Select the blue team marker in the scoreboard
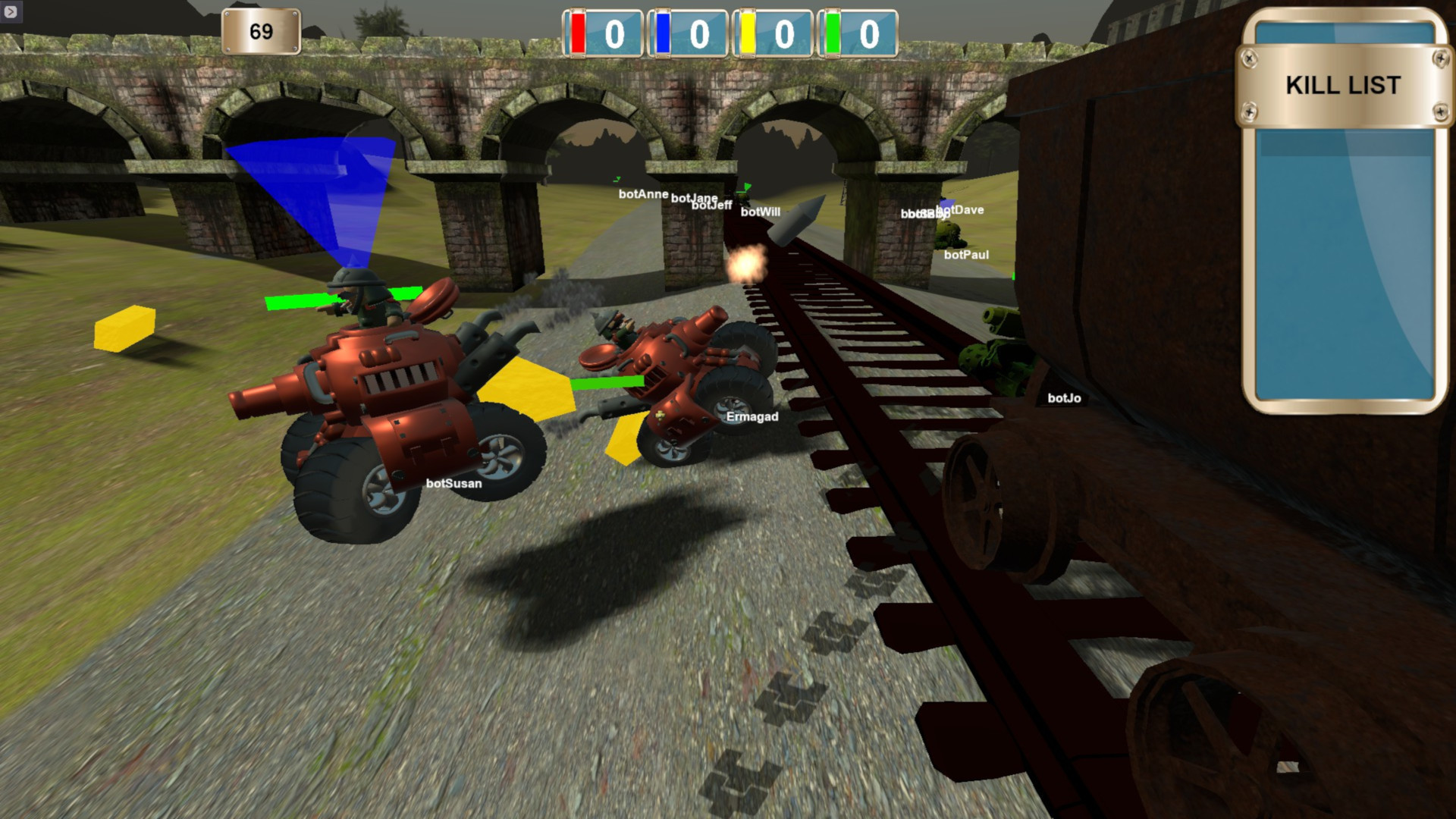The height and width of the screenshot is (819, 1456). [663, 33]
